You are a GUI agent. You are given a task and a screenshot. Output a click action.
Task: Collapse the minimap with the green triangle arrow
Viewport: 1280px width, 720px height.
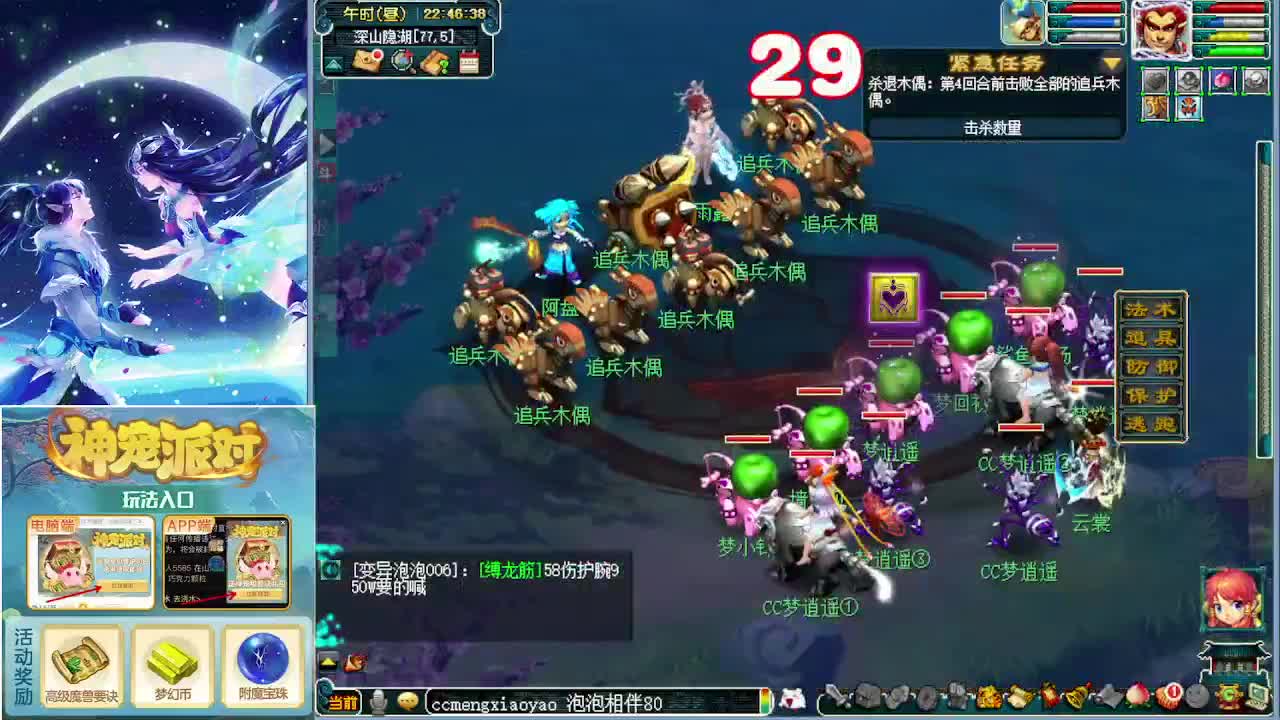334,62
